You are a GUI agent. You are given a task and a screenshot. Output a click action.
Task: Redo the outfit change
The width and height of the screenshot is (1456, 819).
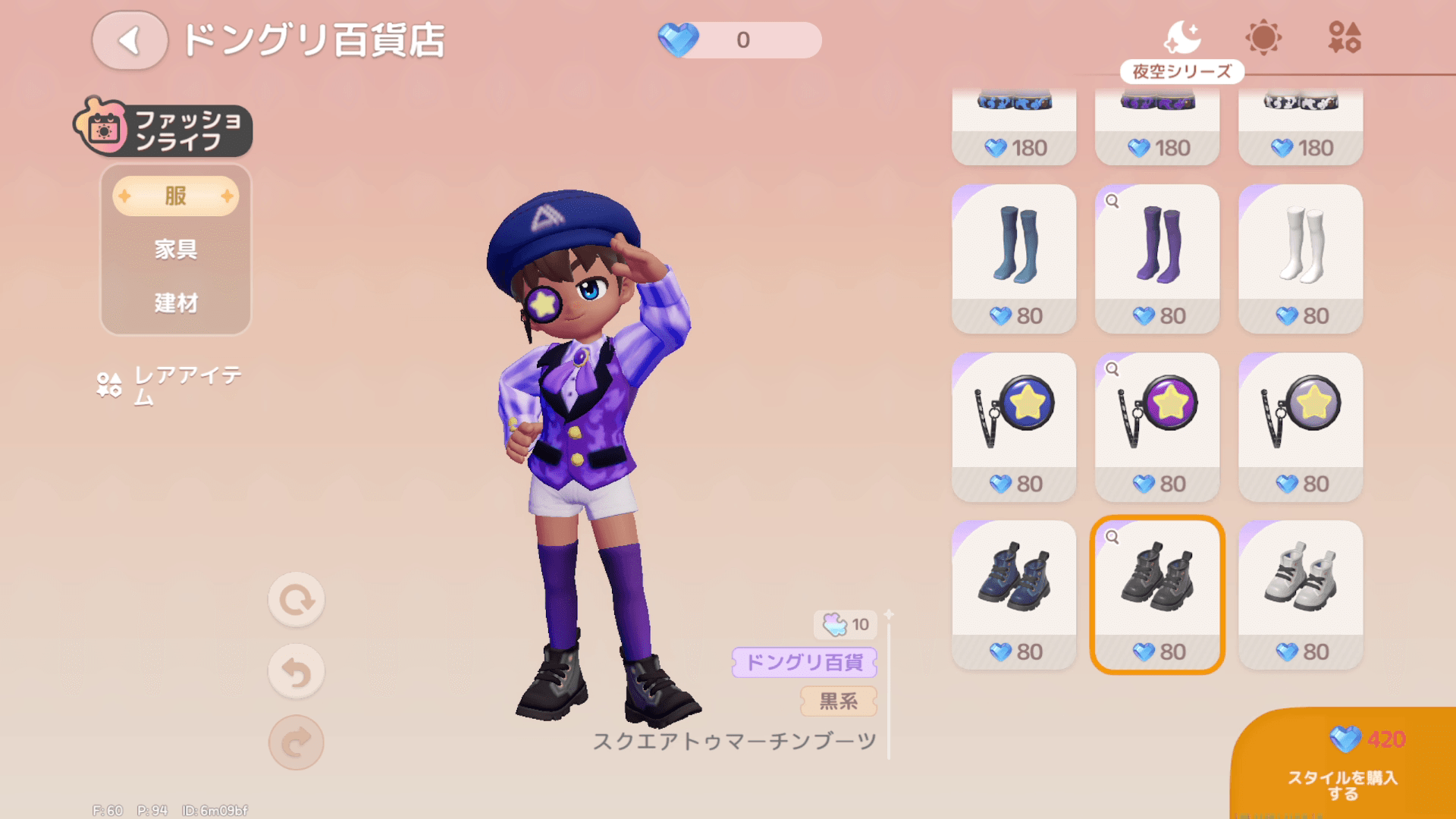point(297,743)
